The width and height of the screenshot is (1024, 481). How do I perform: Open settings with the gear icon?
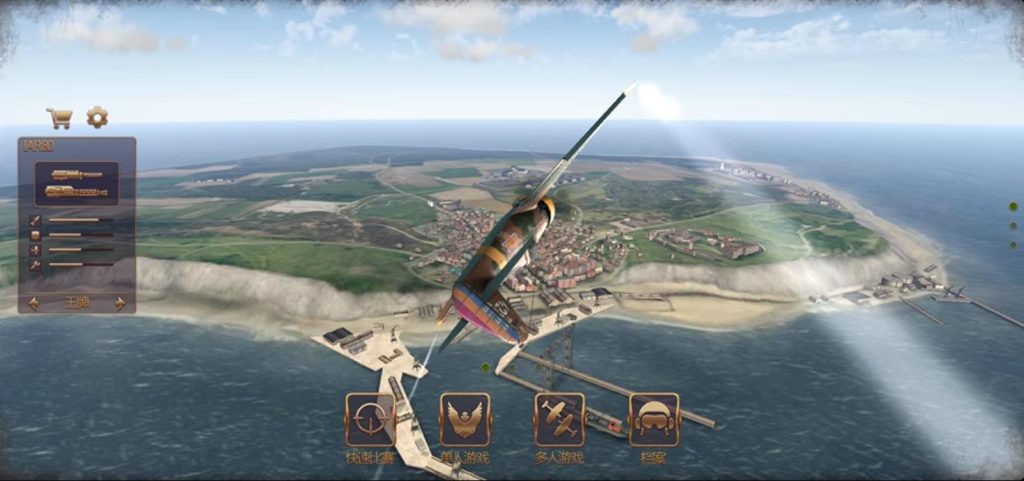tap(97, 118)
